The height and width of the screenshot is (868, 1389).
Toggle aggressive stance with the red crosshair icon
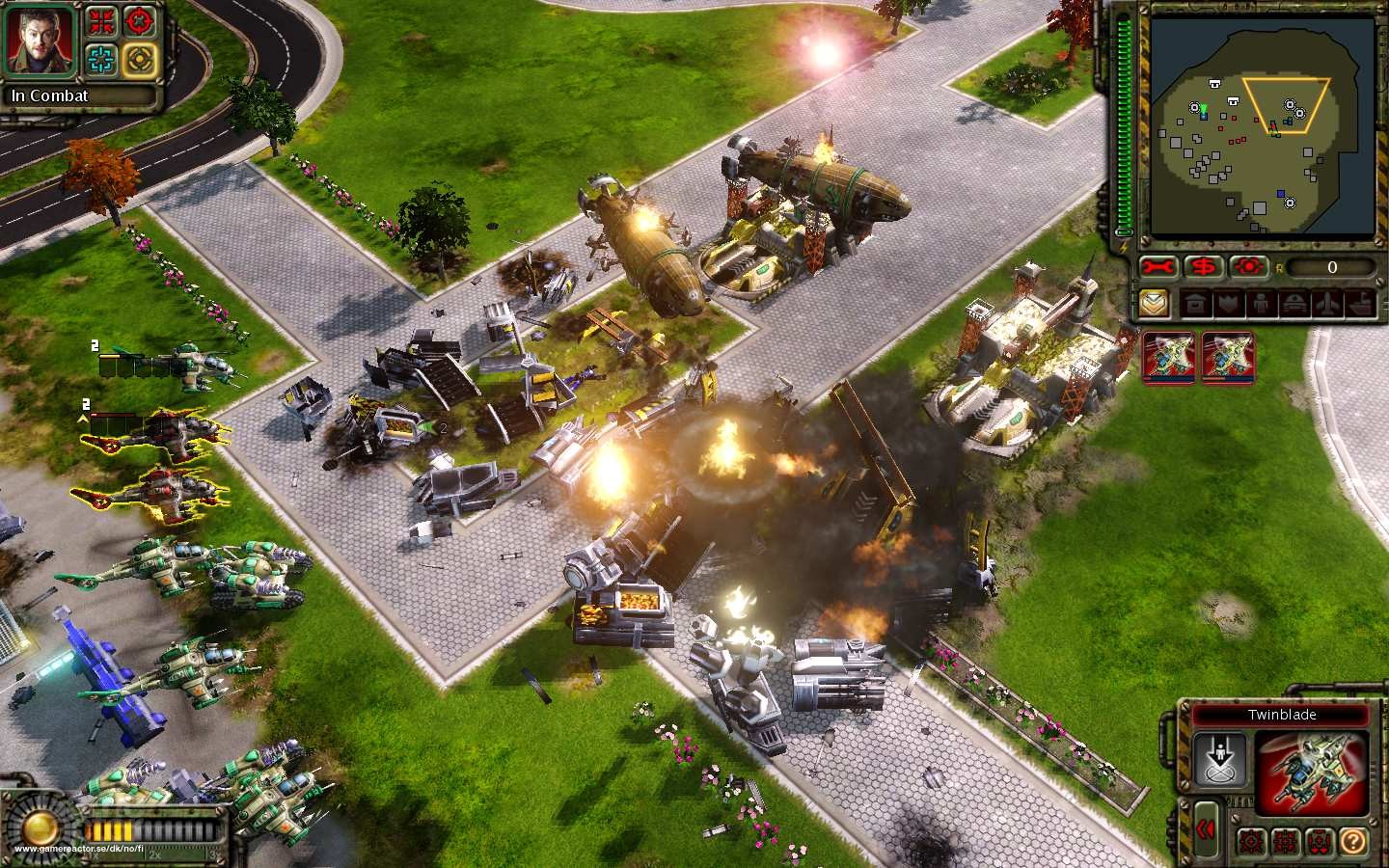click(x=138, y=21)
